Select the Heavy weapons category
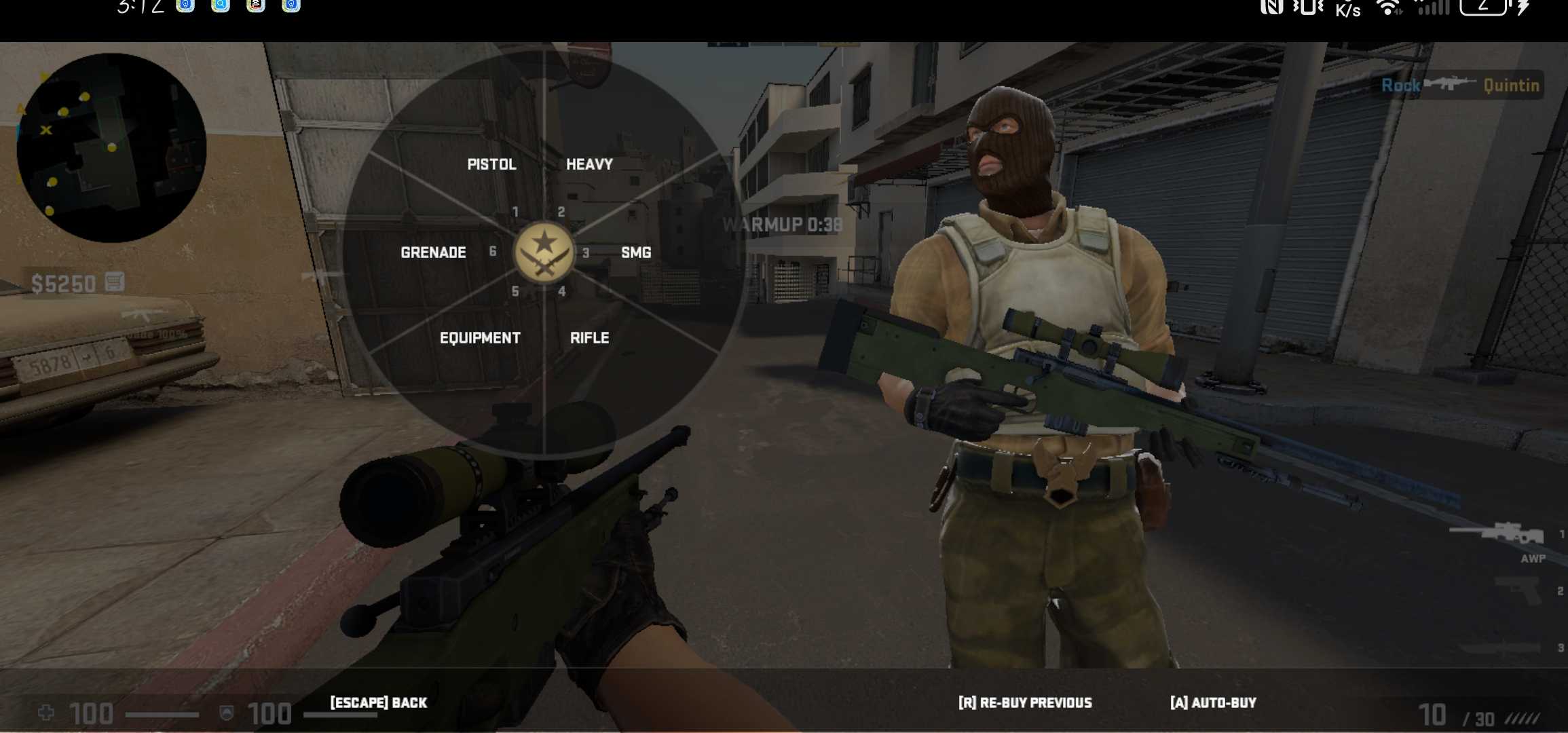1568x733 pixels. pos(589,164)
